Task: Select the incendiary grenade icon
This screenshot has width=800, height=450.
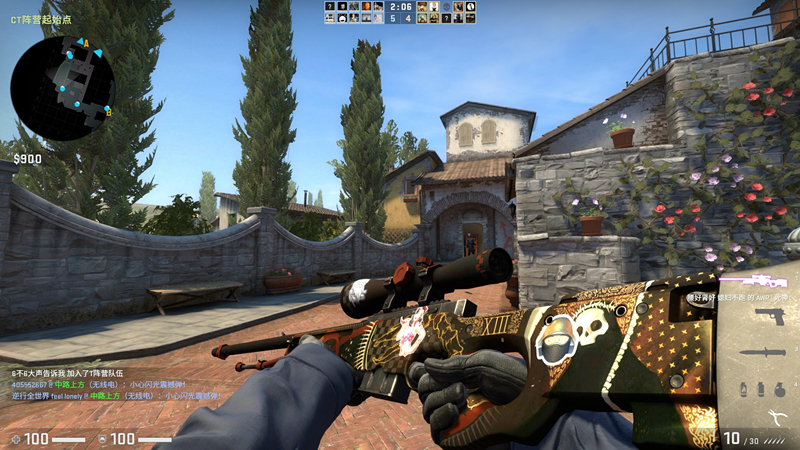Action: point(745,388)
